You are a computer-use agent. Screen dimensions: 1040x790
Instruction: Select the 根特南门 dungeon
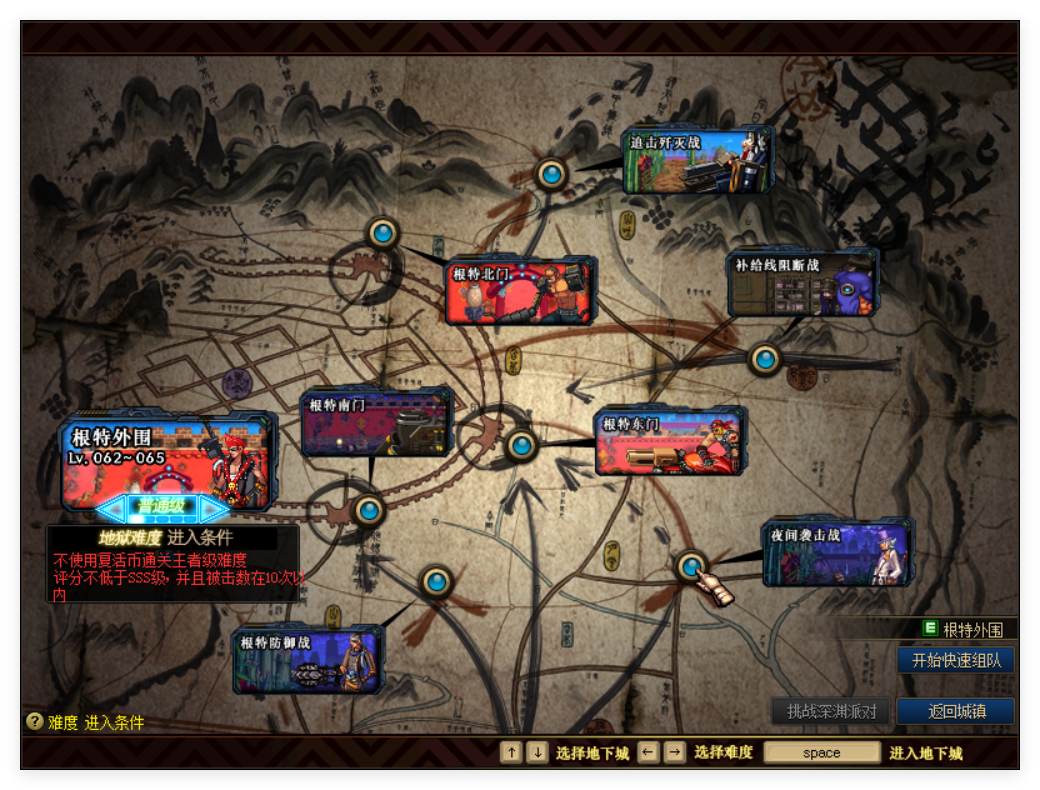click(x=377, y=423)
